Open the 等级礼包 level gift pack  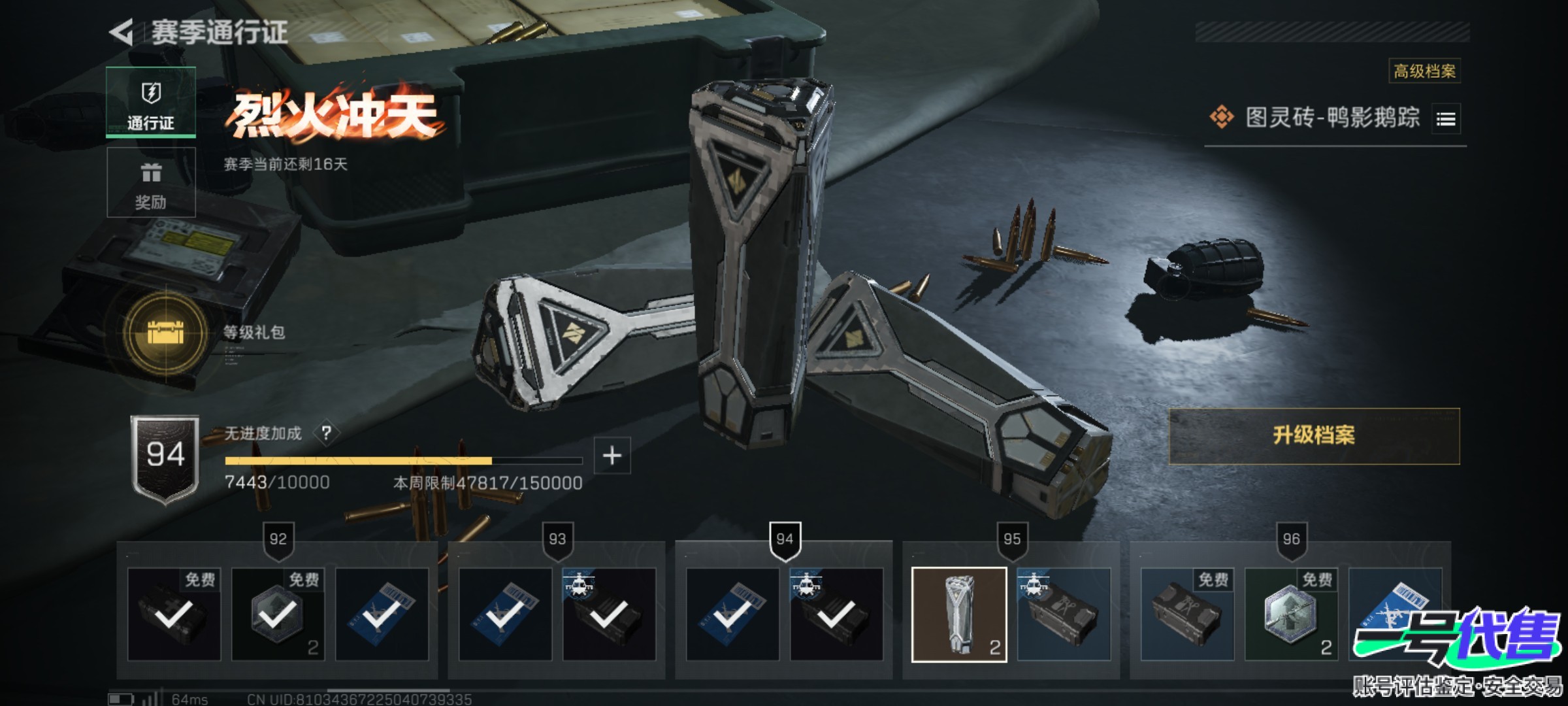tap(166, 333)
